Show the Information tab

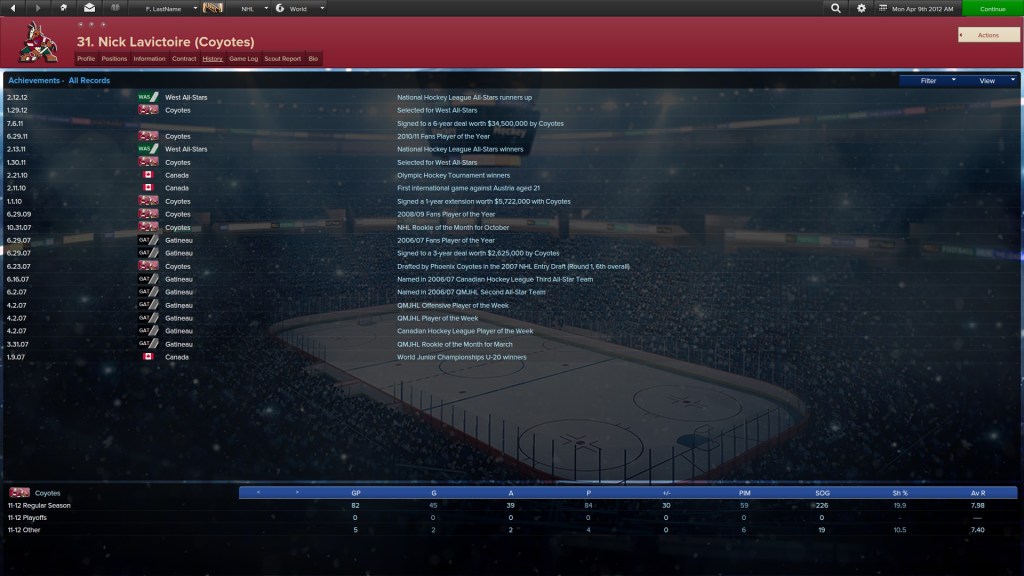coord(149,59)
